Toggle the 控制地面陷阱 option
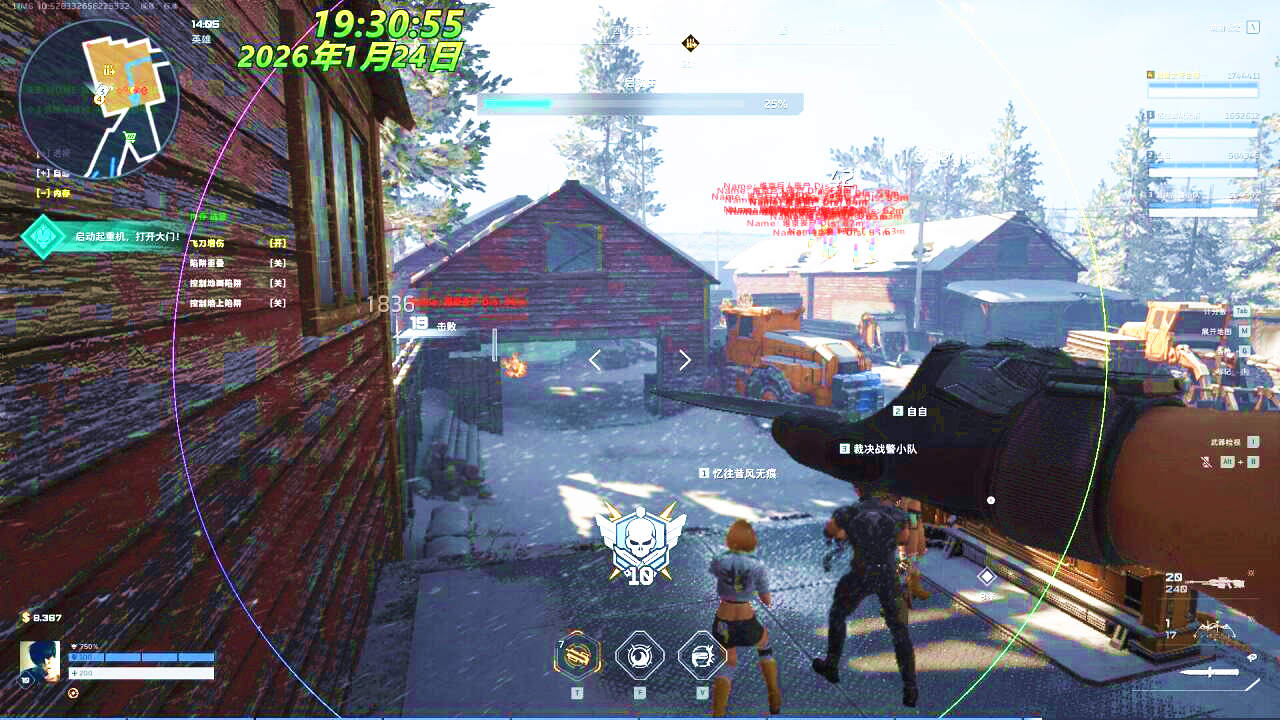 (x=278, y=283)
